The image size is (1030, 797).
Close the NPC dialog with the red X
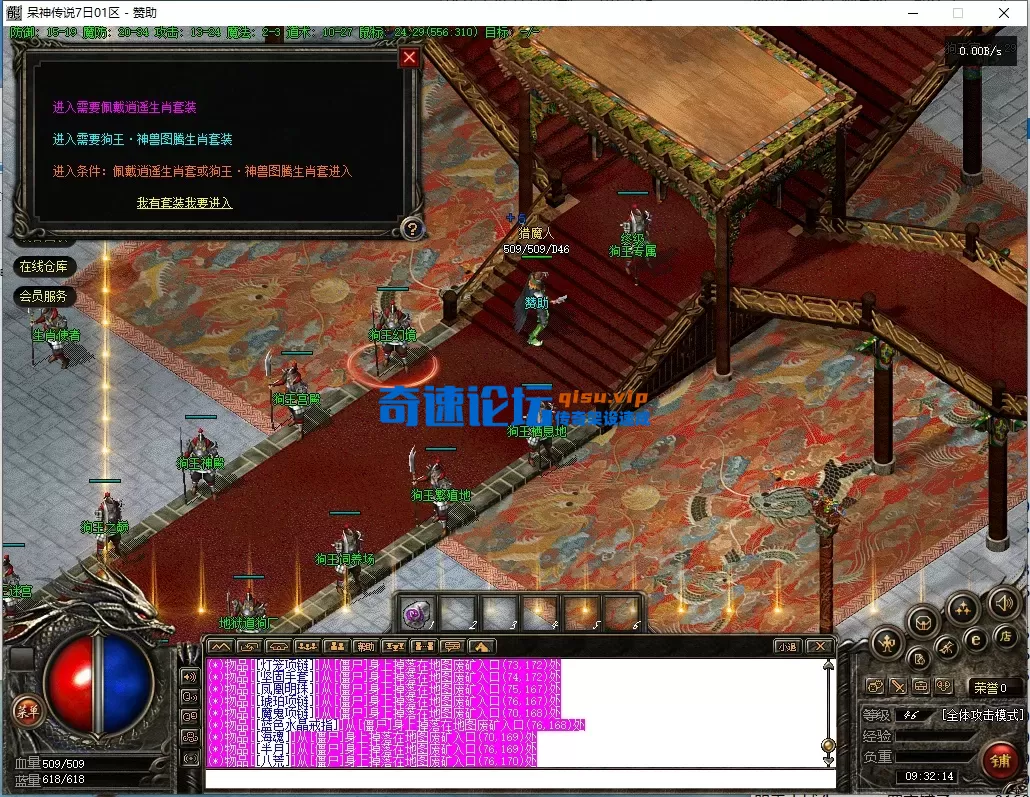click(x=409, y=57)
